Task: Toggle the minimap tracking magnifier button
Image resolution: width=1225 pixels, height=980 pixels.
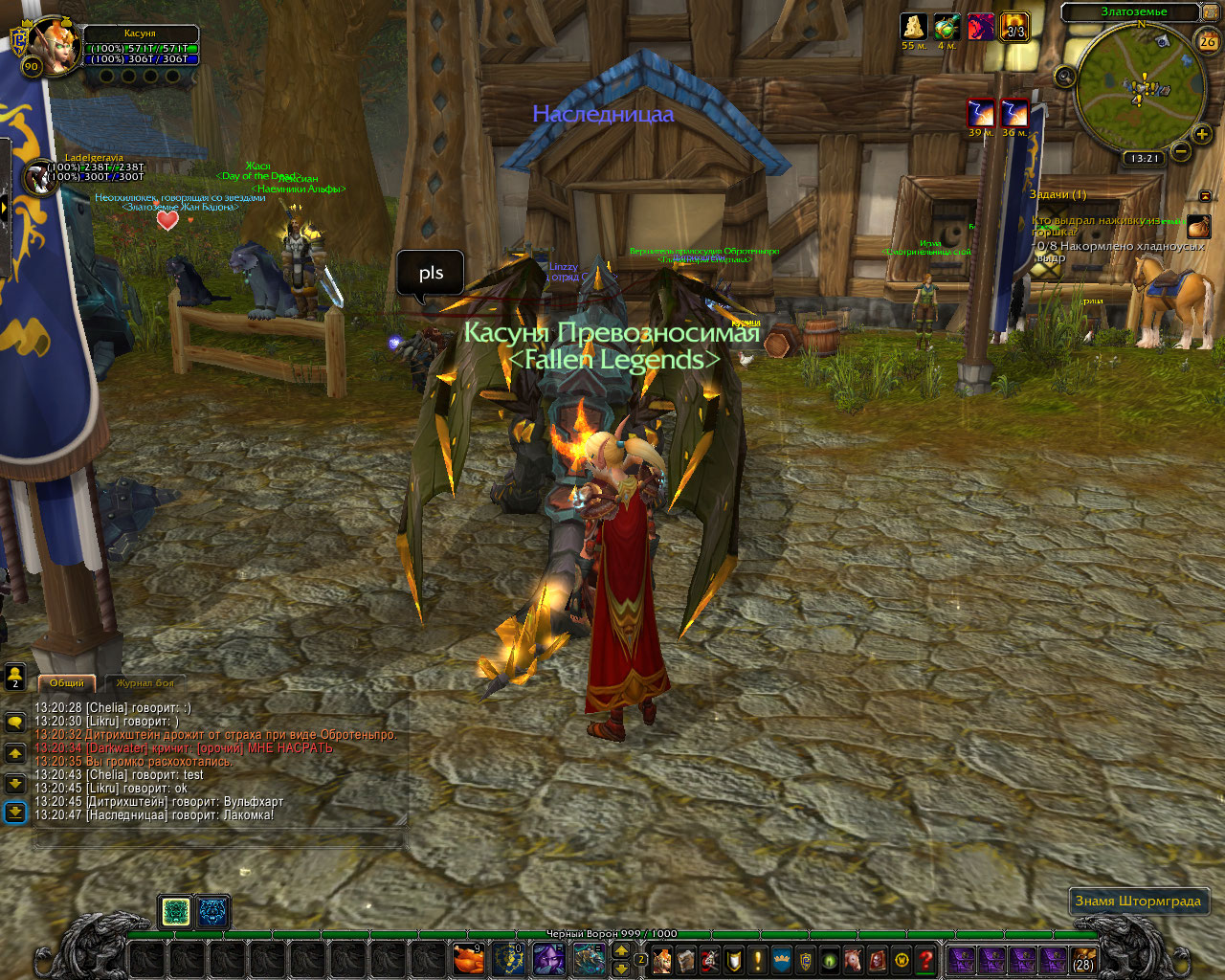Action: coord(1065,76)
